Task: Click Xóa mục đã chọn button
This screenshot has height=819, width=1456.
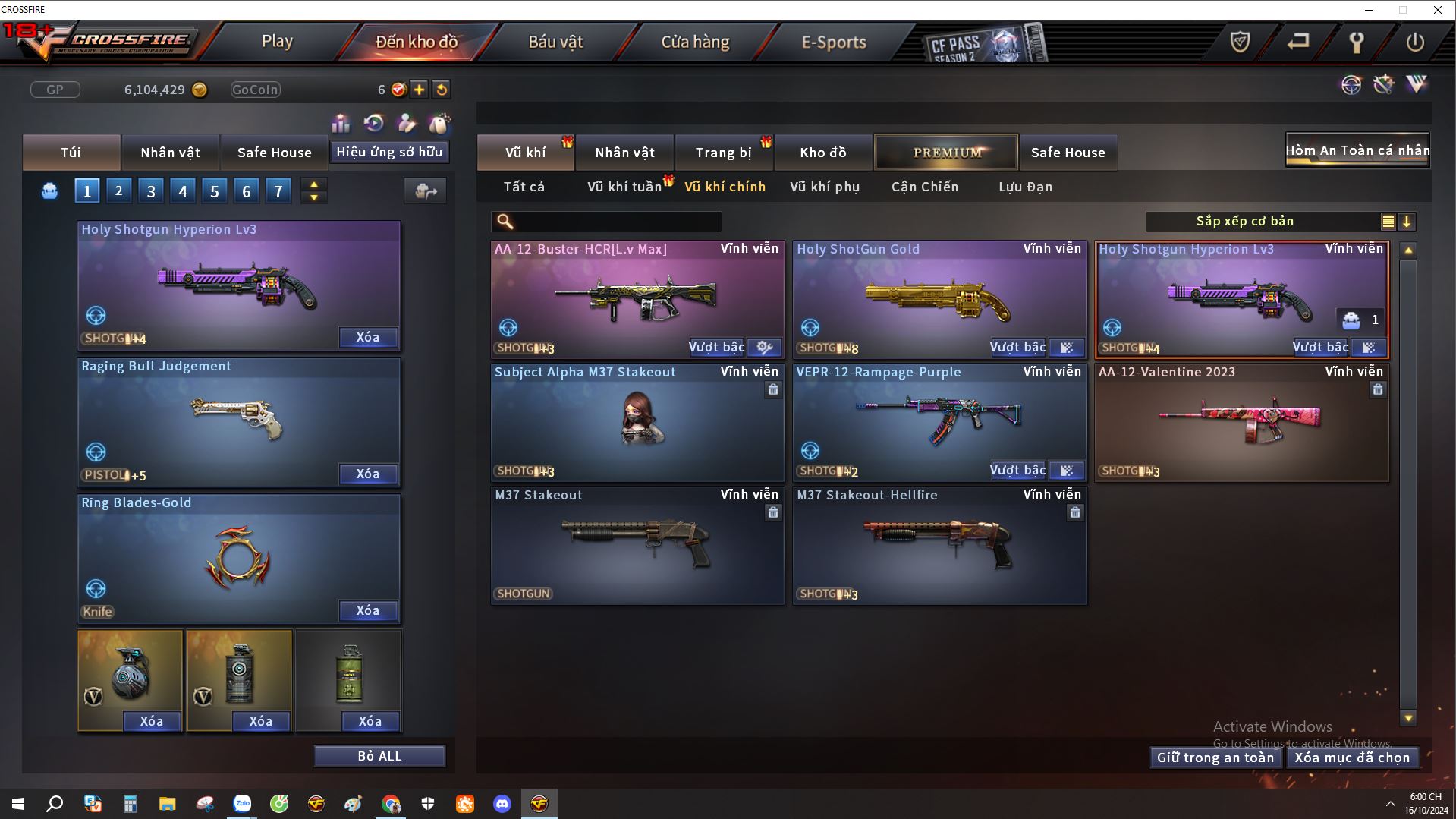Action: pos(1351,758)
